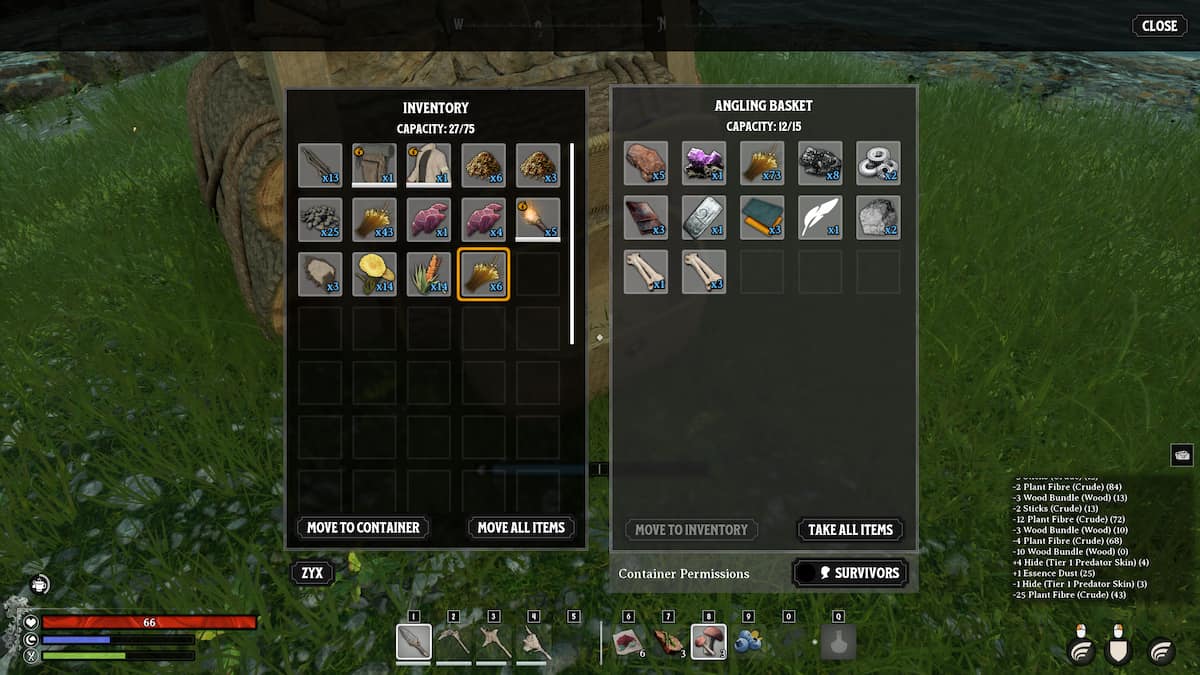Change container permissions from Survivors
This screenshot has width=1200, height=675.
point(850,573)
